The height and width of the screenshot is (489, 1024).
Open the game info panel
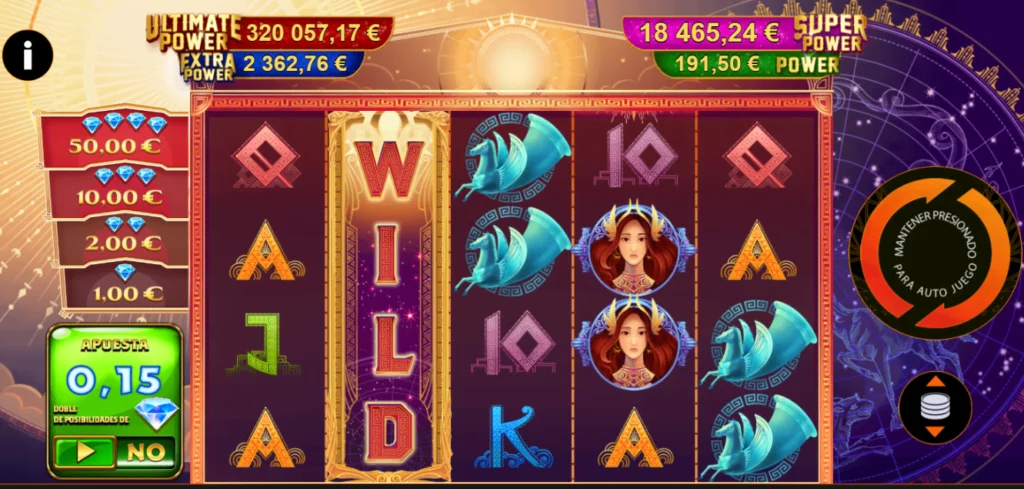coord(27,55)
